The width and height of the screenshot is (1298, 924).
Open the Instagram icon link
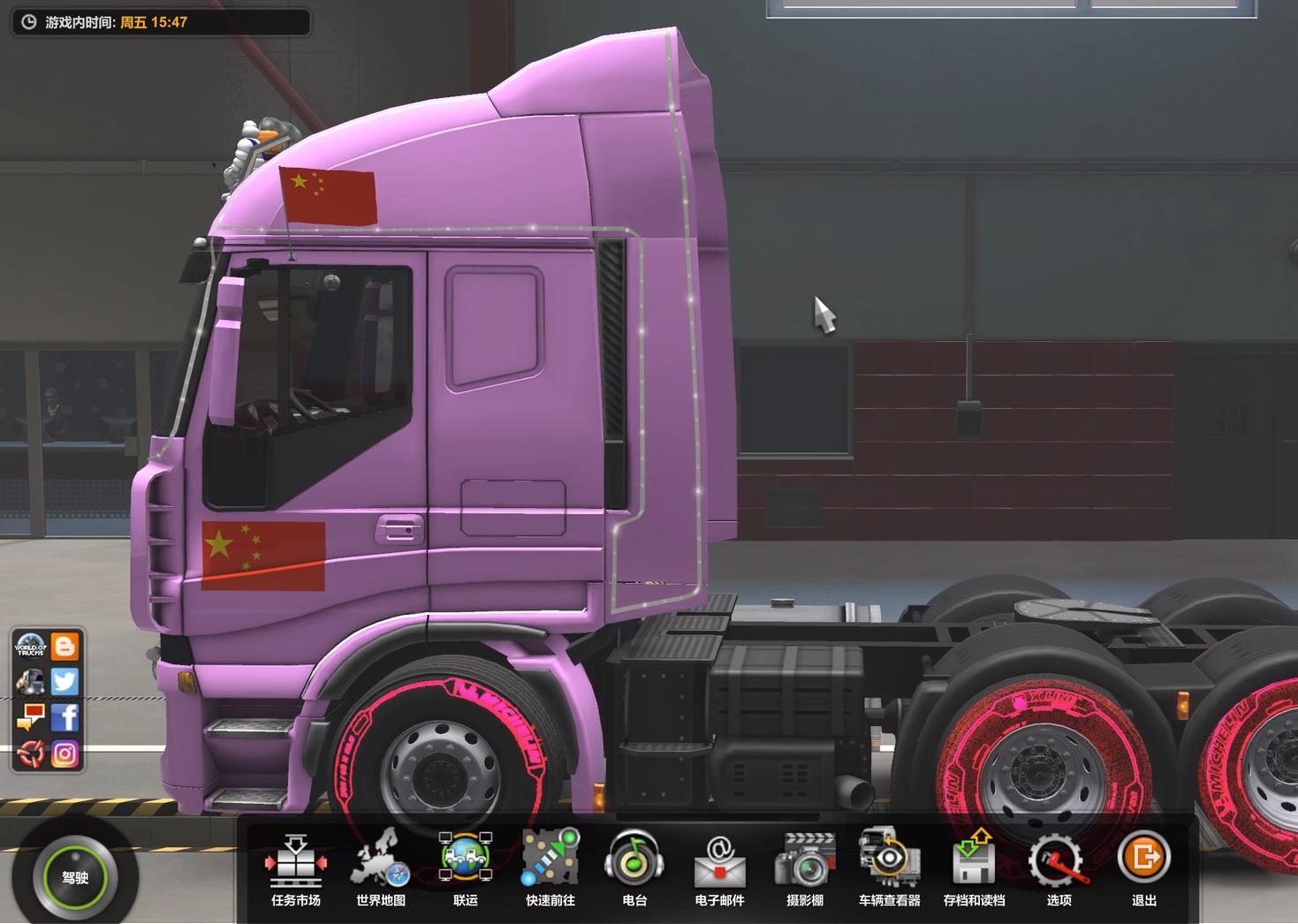coord(65,754)
